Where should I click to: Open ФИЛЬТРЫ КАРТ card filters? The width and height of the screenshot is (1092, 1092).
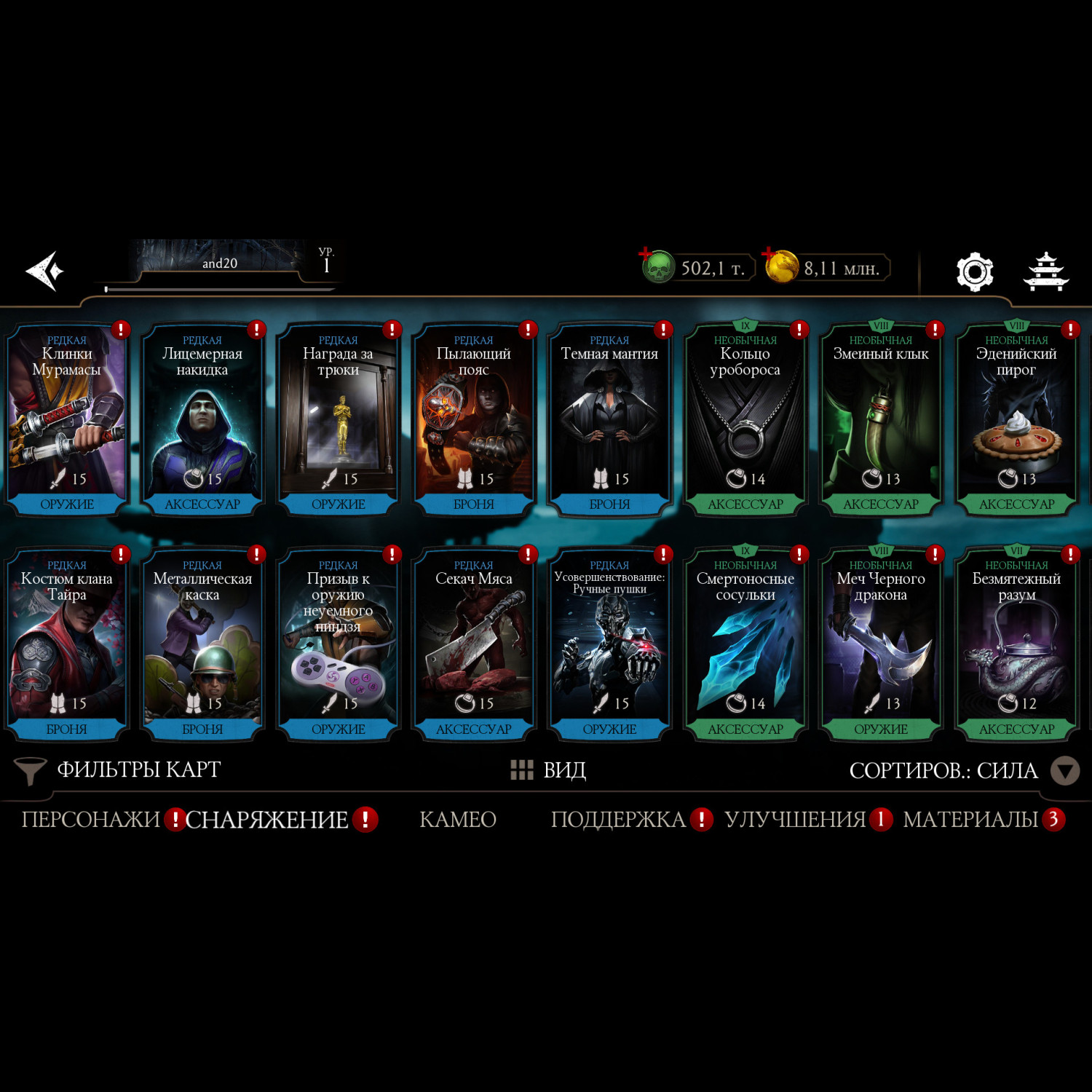pyautogui.click(x=119, y=770)
